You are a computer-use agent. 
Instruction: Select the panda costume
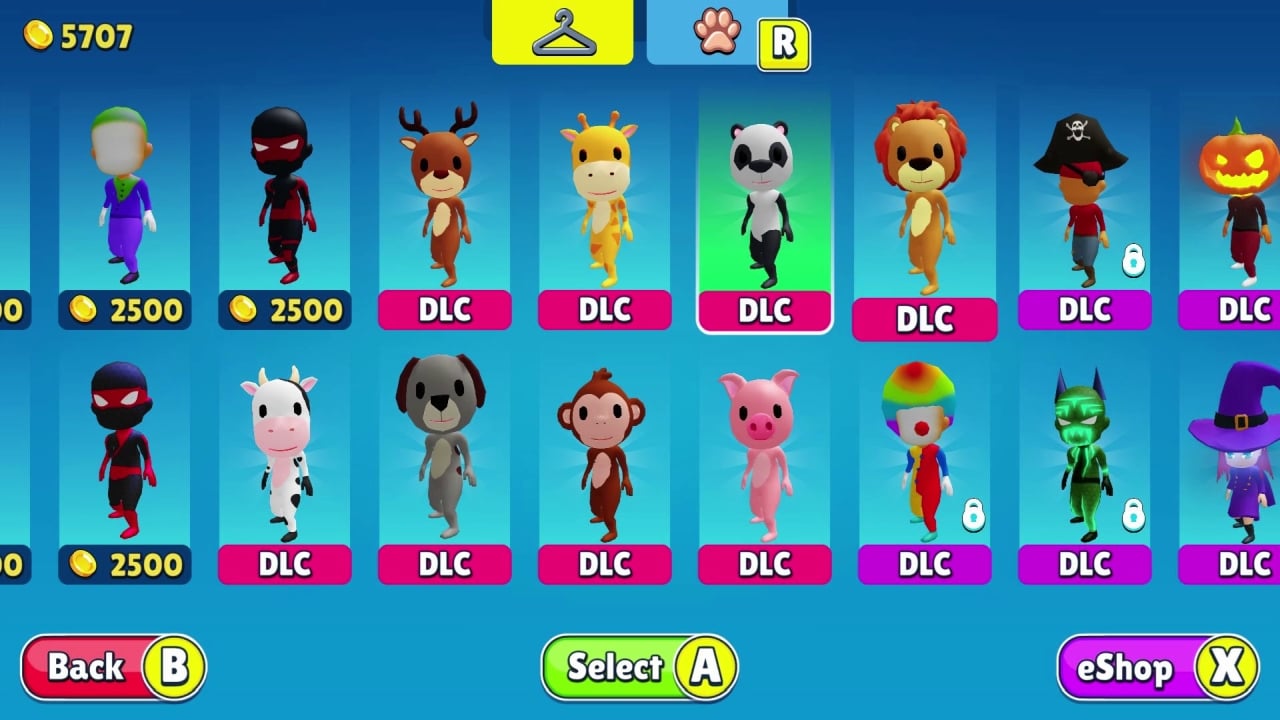(764, 200)
